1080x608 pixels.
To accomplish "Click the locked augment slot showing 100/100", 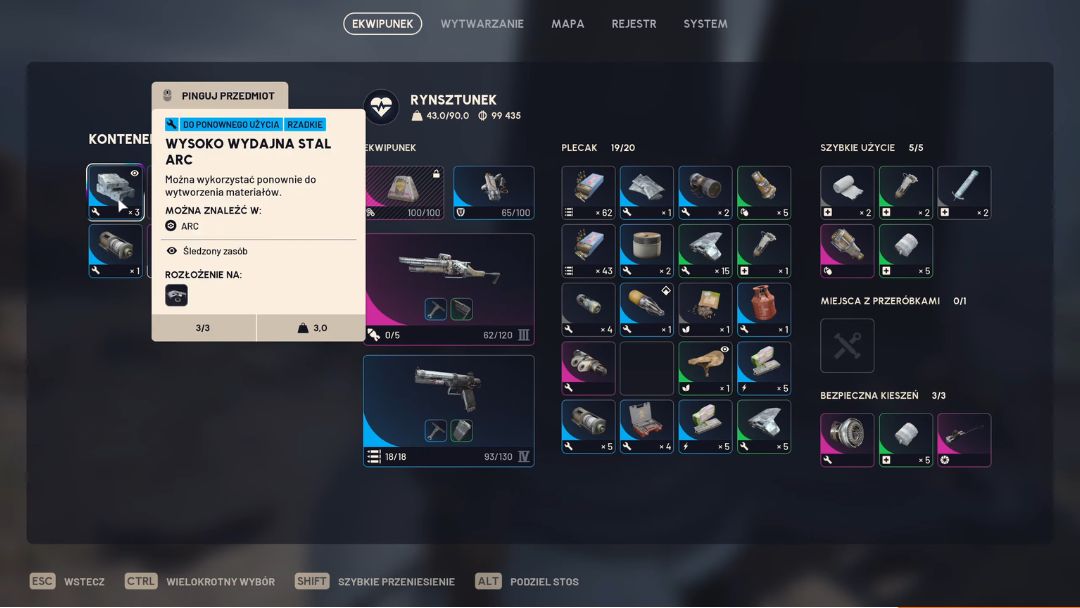I will point(403,192).
